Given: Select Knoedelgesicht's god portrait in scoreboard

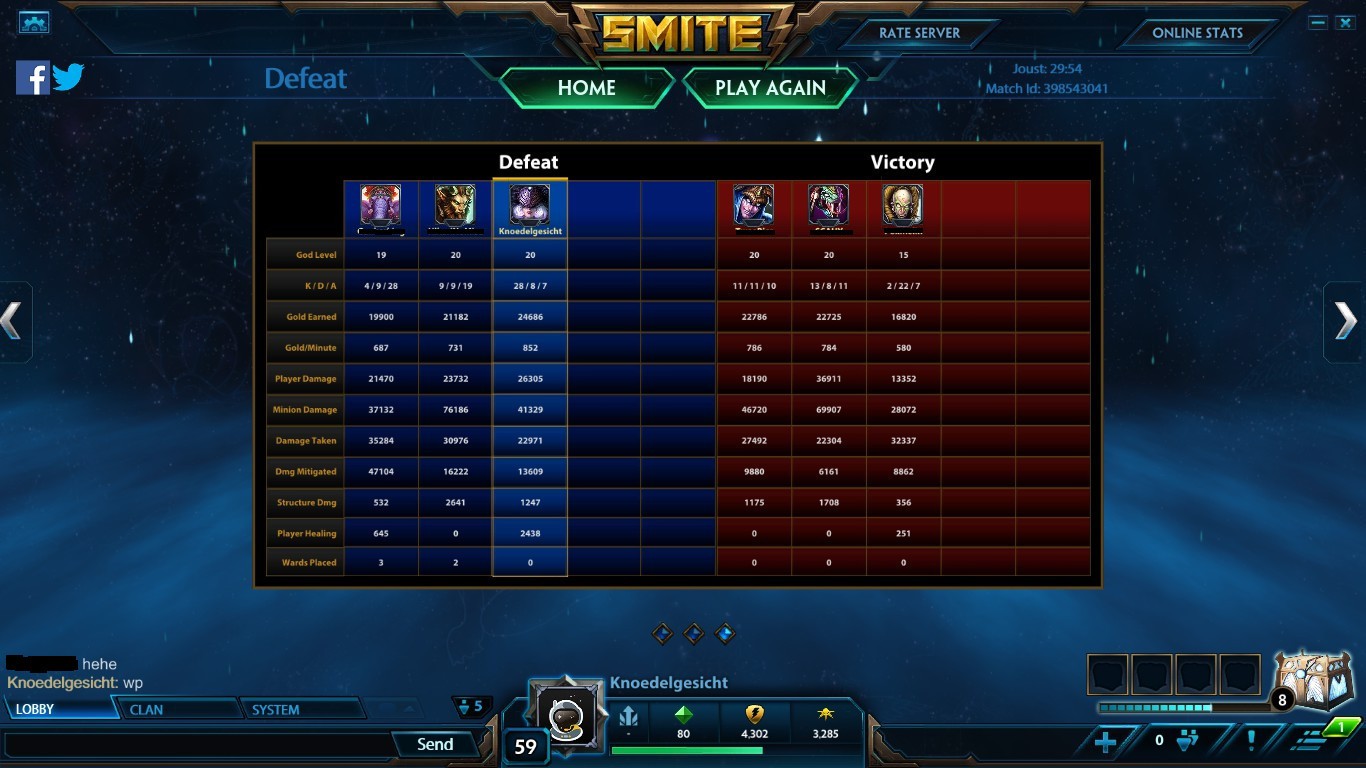Looking at the screenshot, I should point(529,205).
